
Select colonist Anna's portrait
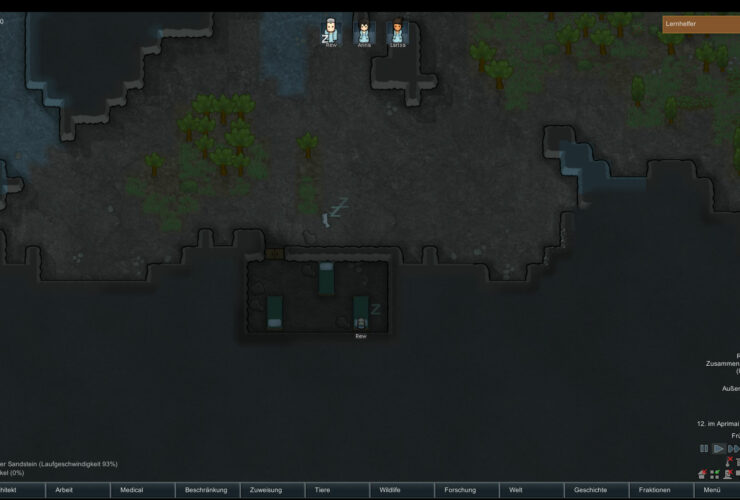[364, 32]
